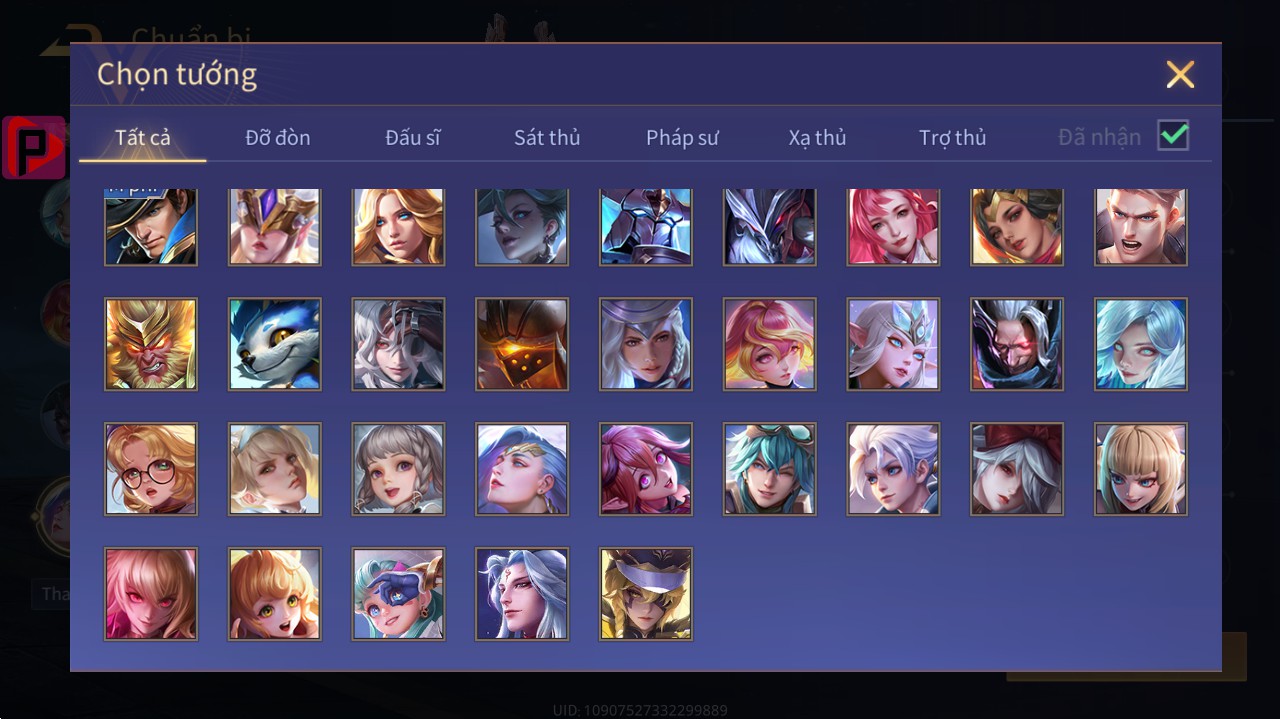Choose the glowing orange armored helmet hero

(522, 344)
